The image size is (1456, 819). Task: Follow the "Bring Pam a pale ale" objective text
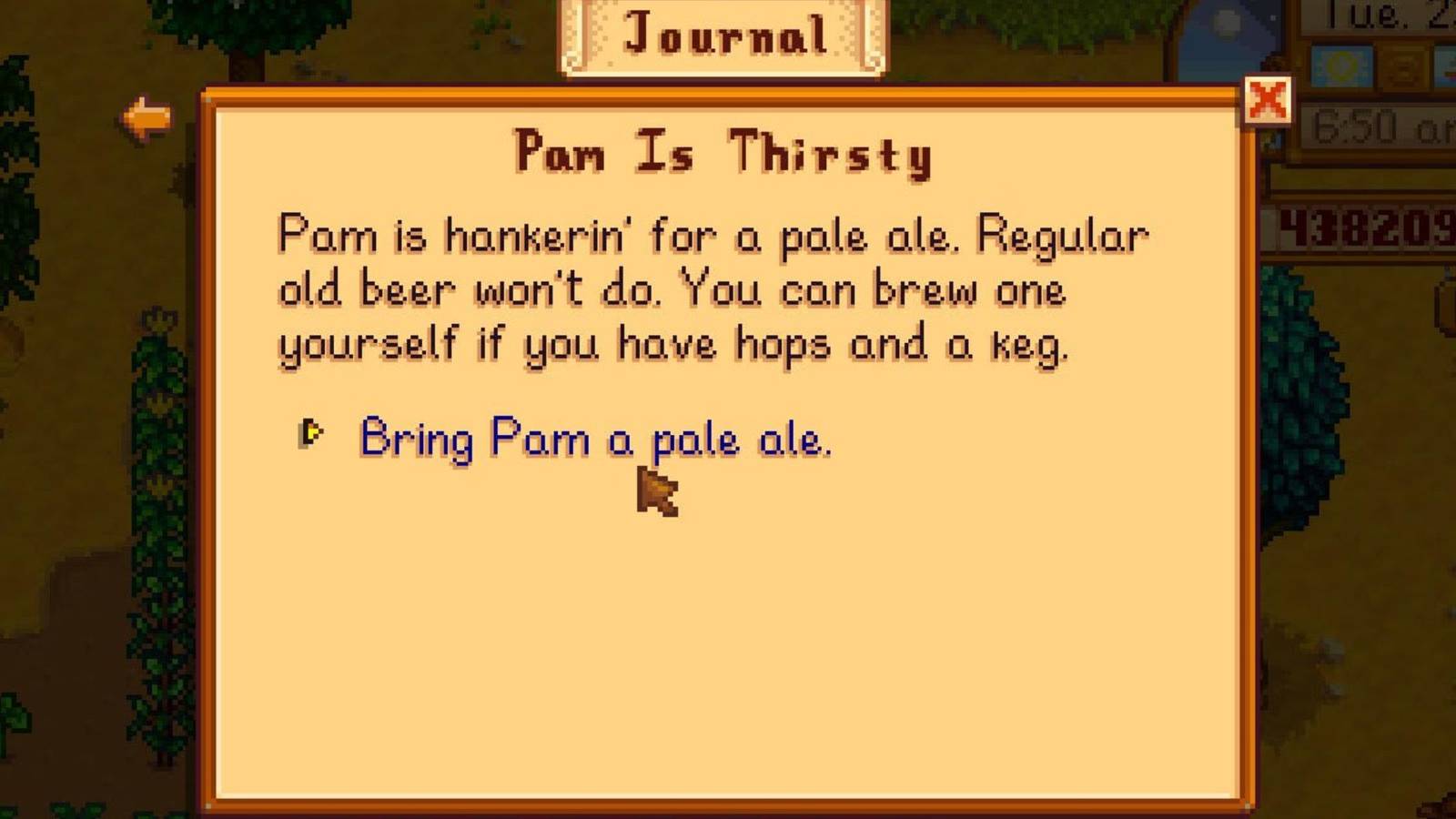click(596, 440)
